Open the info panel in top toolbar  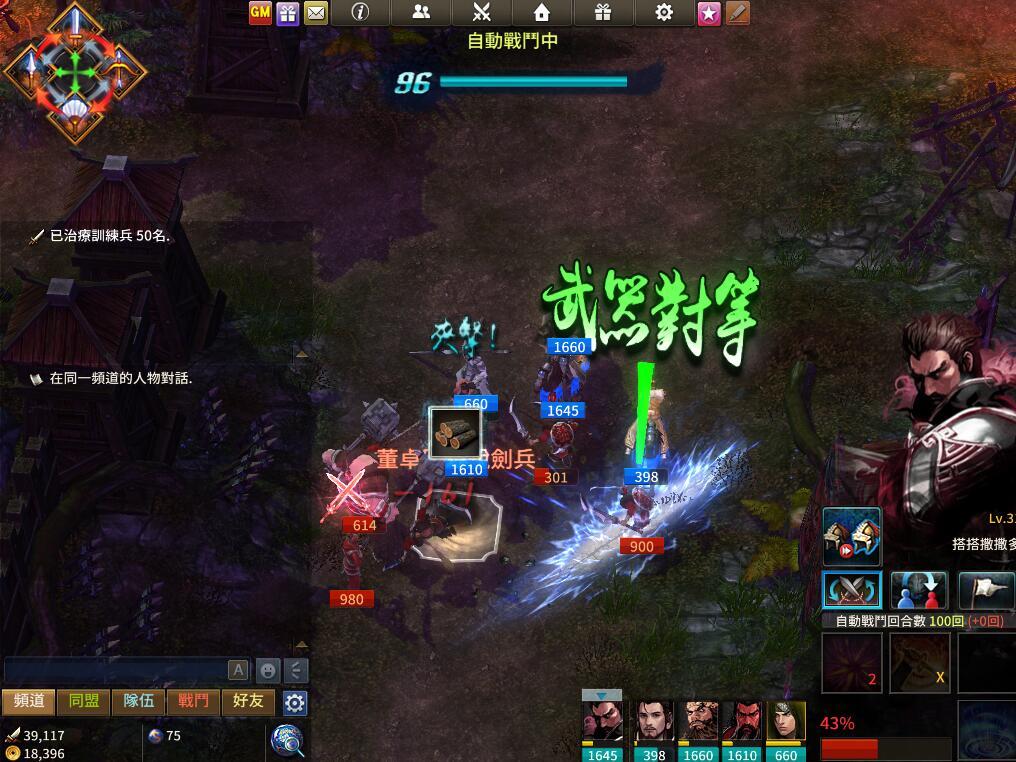coord(360,12)
